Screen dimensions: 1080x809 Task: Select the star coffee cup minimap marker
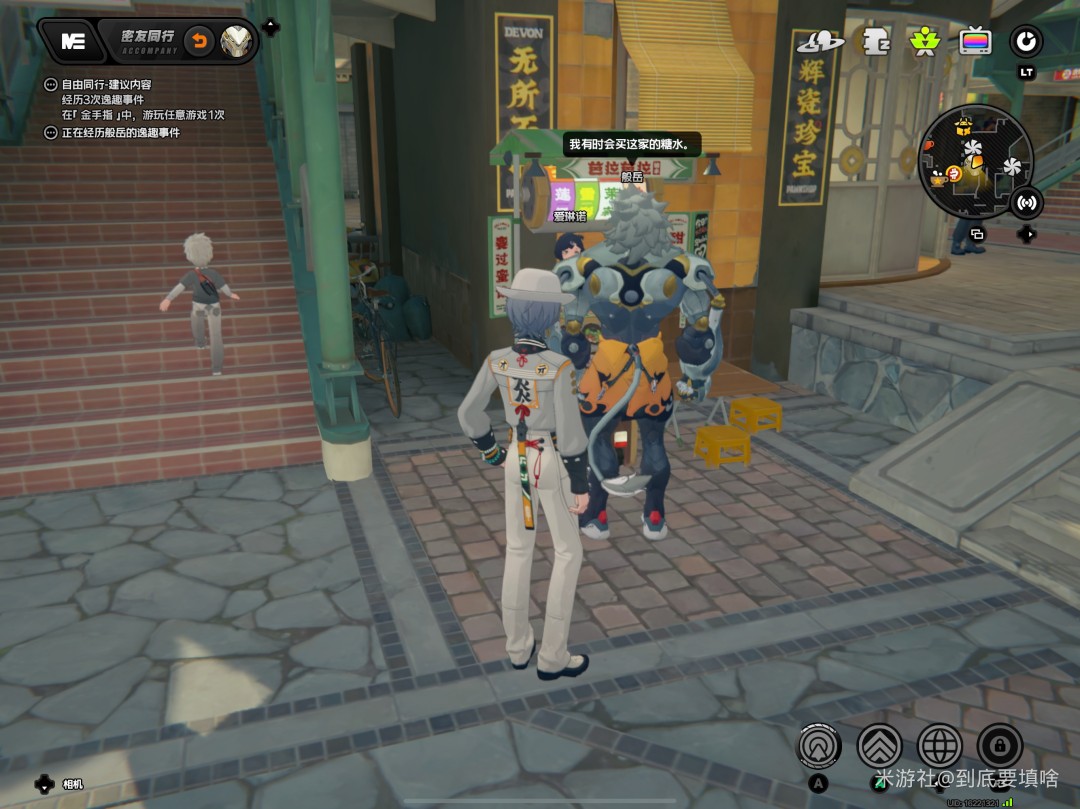[938, 180]
